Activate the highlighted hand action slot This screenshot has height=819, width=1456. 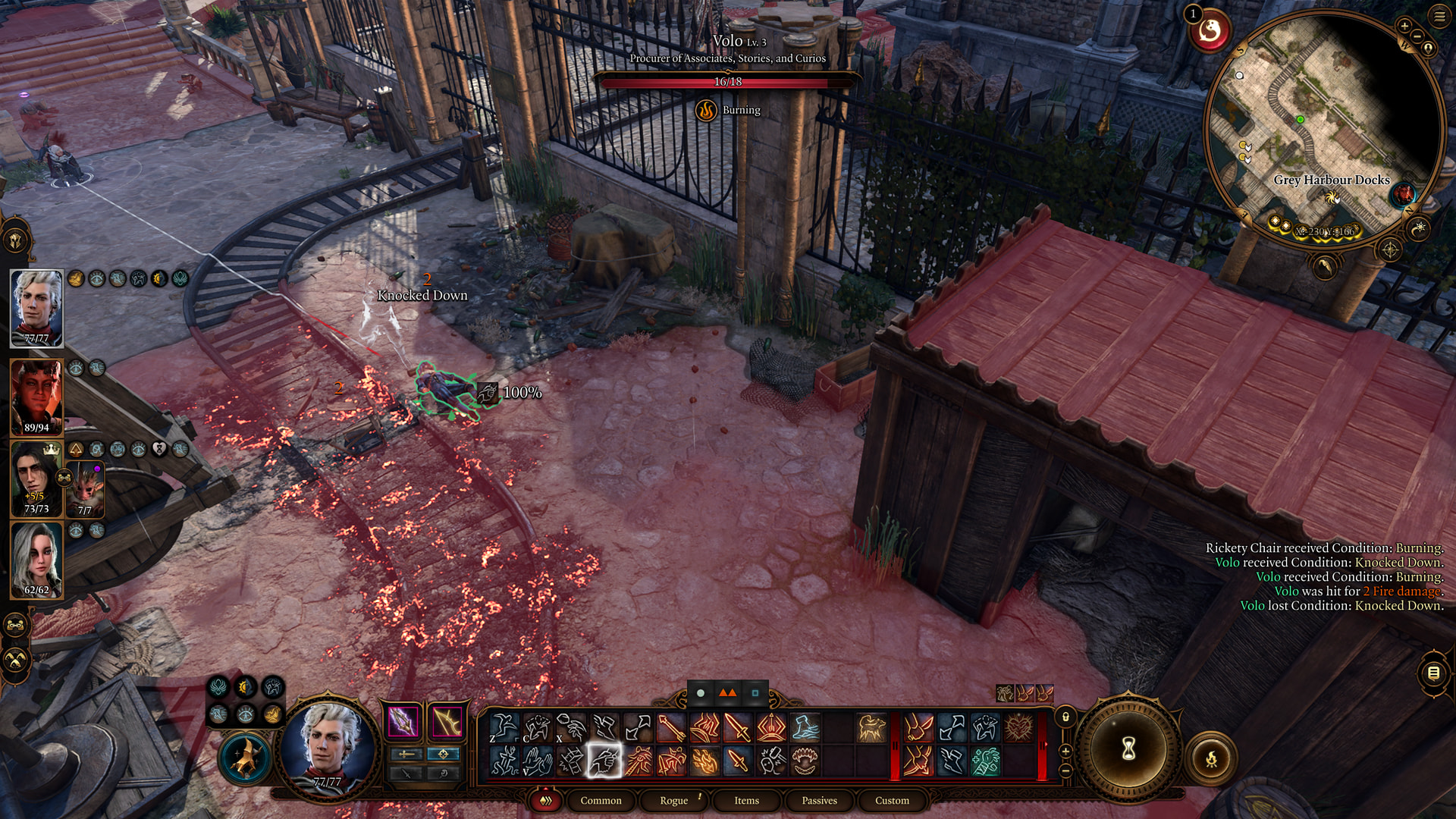(x=604, y=761)
